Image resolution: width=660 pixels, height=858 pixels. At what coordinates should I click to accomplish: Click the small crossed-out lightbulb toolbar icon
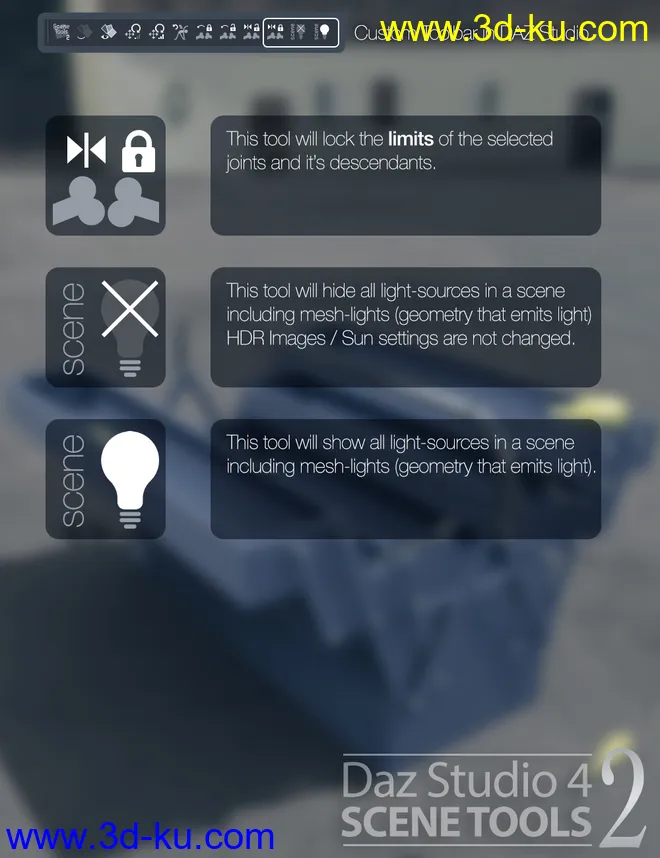(299, 32)
